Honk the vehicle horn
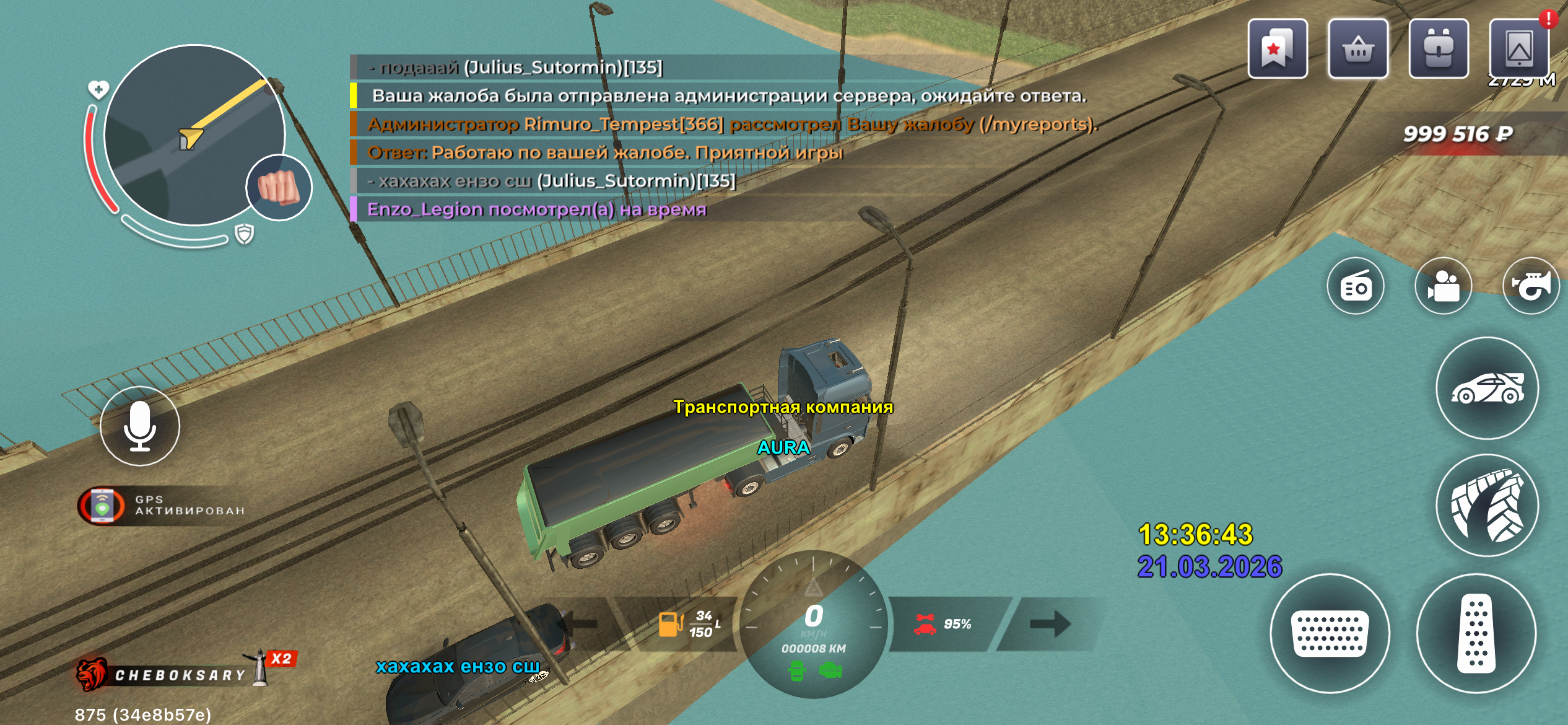1568x725 pixels. click(x=1531, y=286)
